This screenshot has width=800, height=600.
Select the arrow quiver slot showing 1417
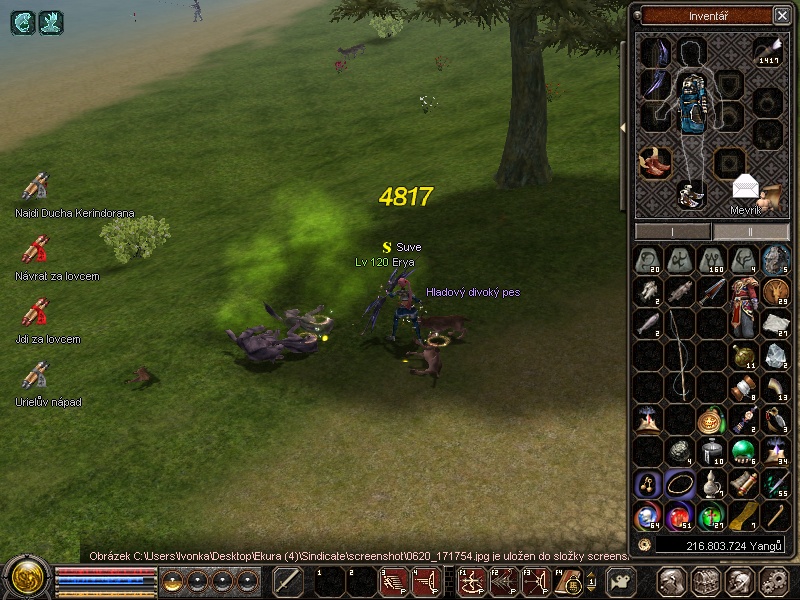pyautogui.click(x=768, y=52)
